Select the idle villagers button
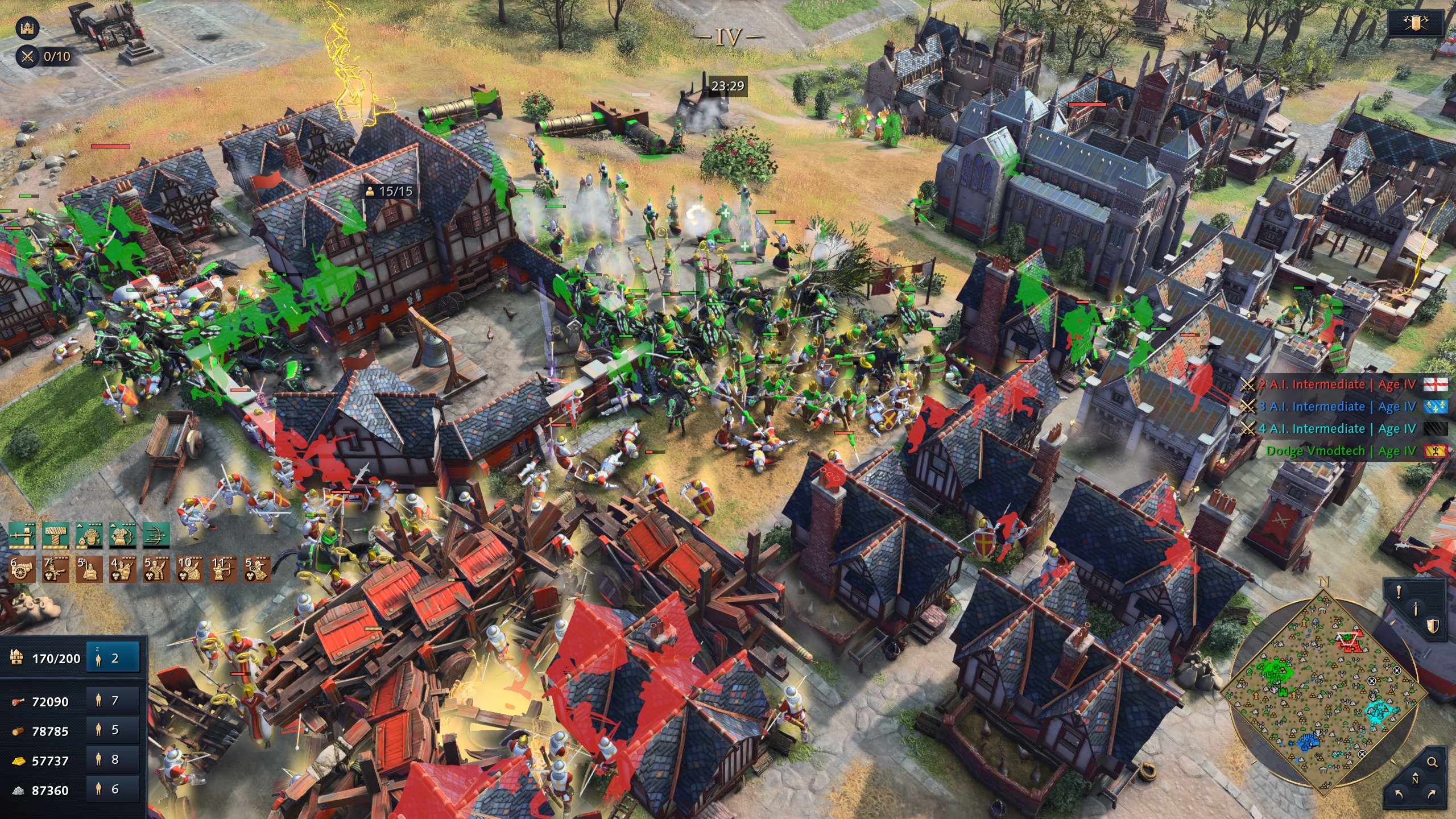Viewport: 1456px width, 819px height. pos(113,657)
